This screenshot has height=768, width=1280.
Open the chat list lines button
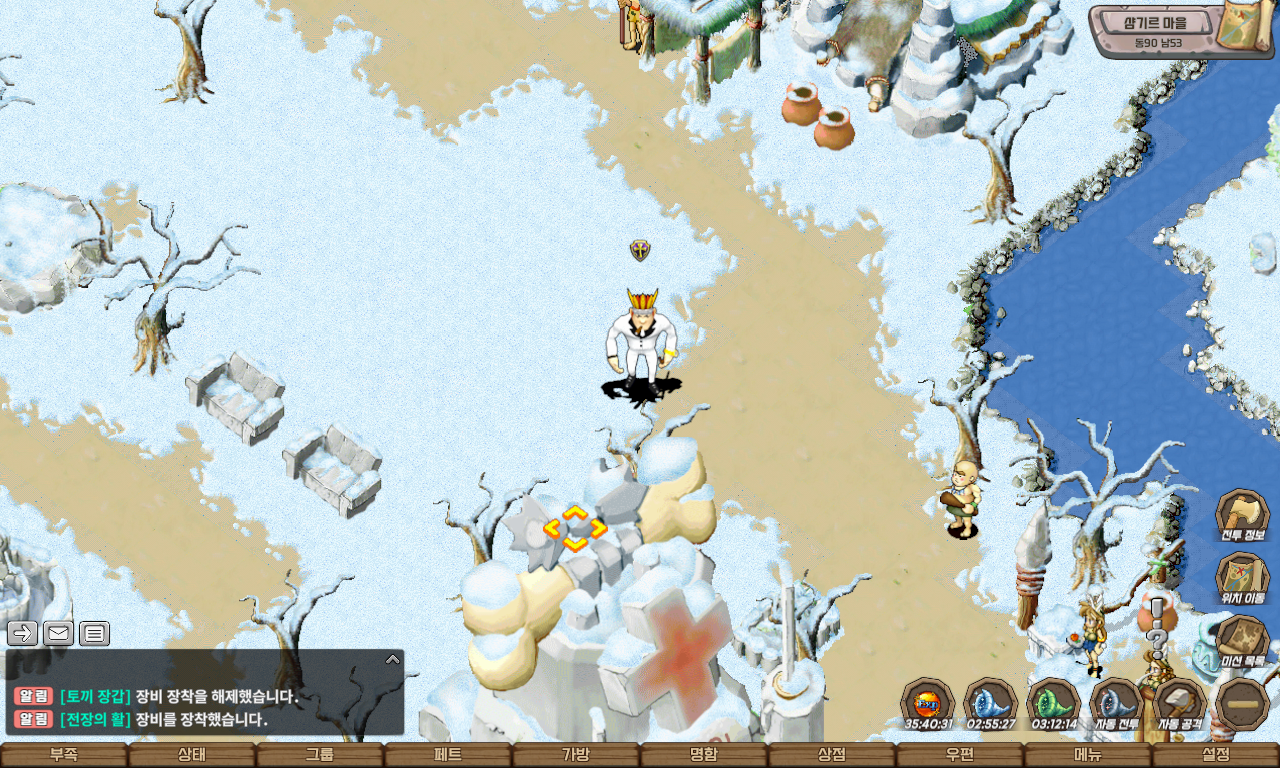(94, 633)
